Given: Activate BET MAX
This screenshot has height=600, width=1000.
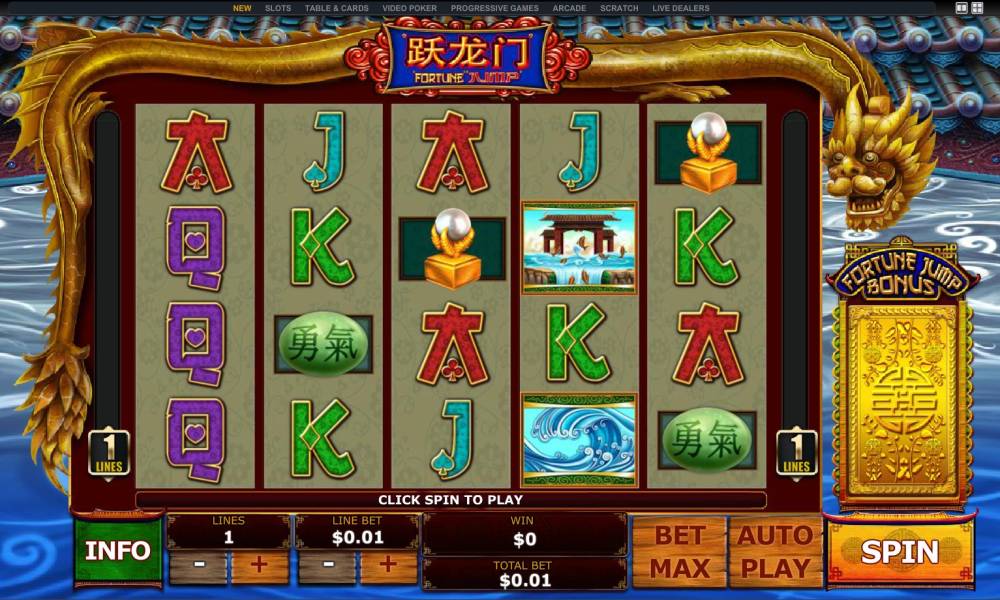Looking at the screenshot, I should (680, 551).
